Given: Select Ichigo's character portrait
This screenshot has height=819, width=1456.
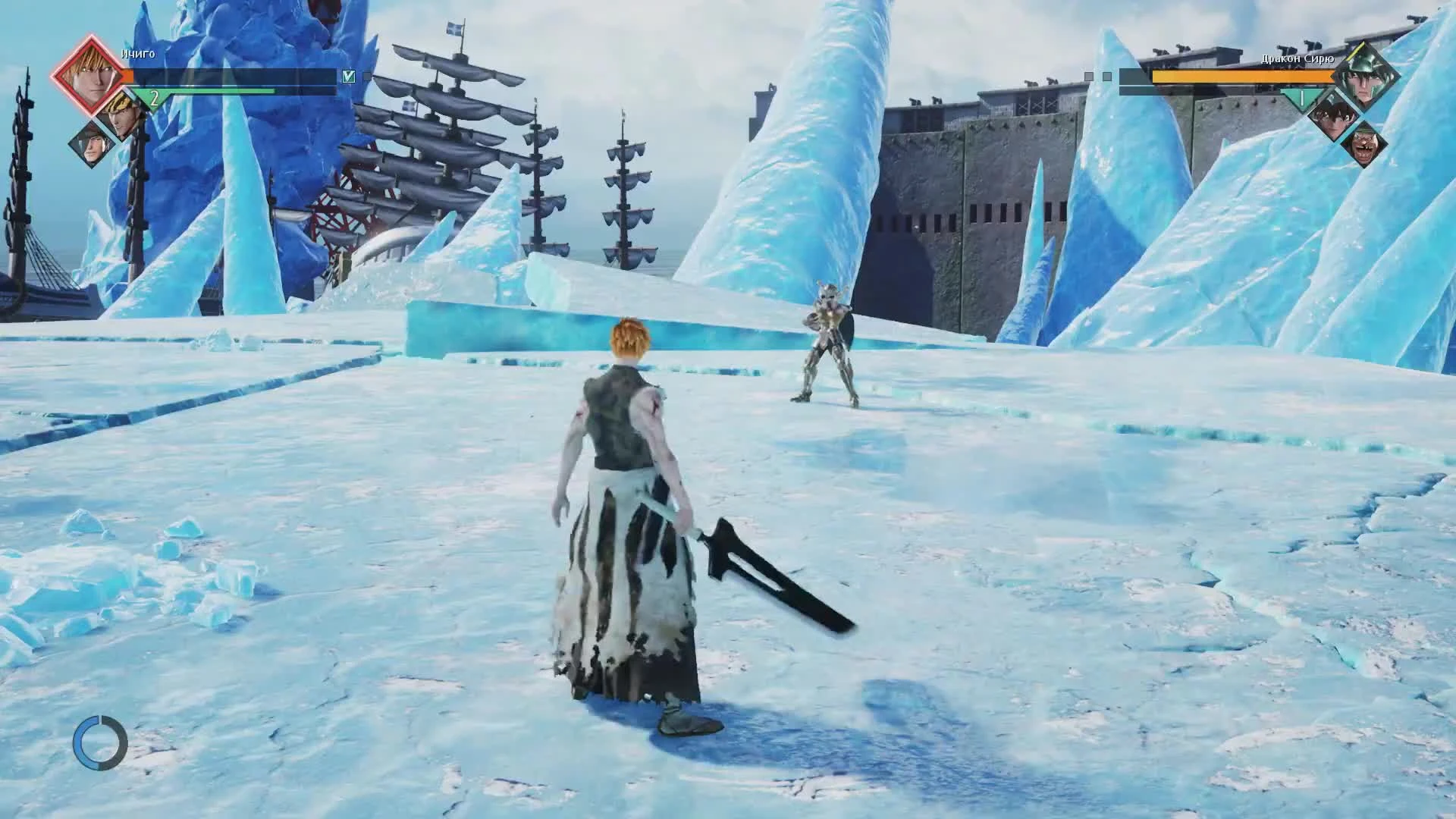Looking at the screenshot, I should pyautogui.click(x=91, y=73).
